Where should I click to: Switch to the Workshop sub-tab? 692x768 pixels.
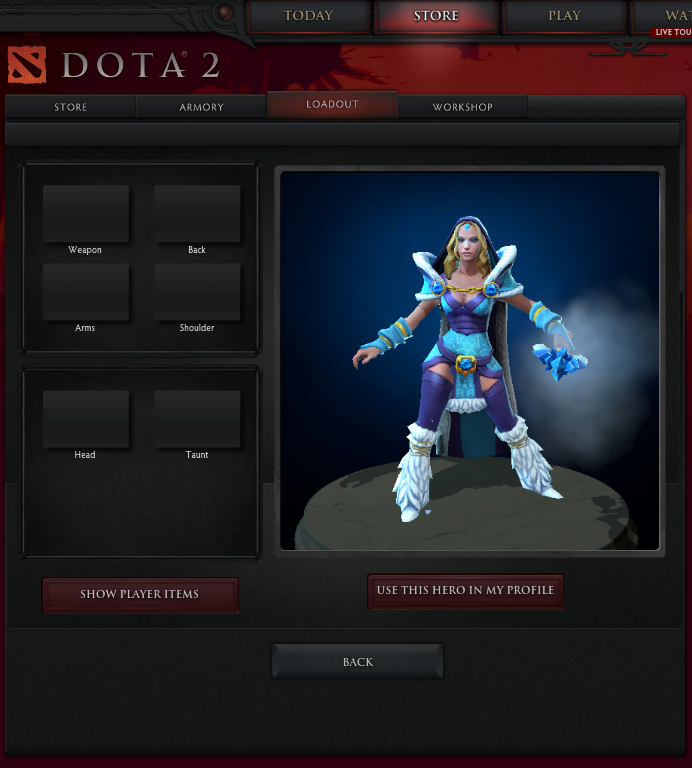(x=462, y=107)
